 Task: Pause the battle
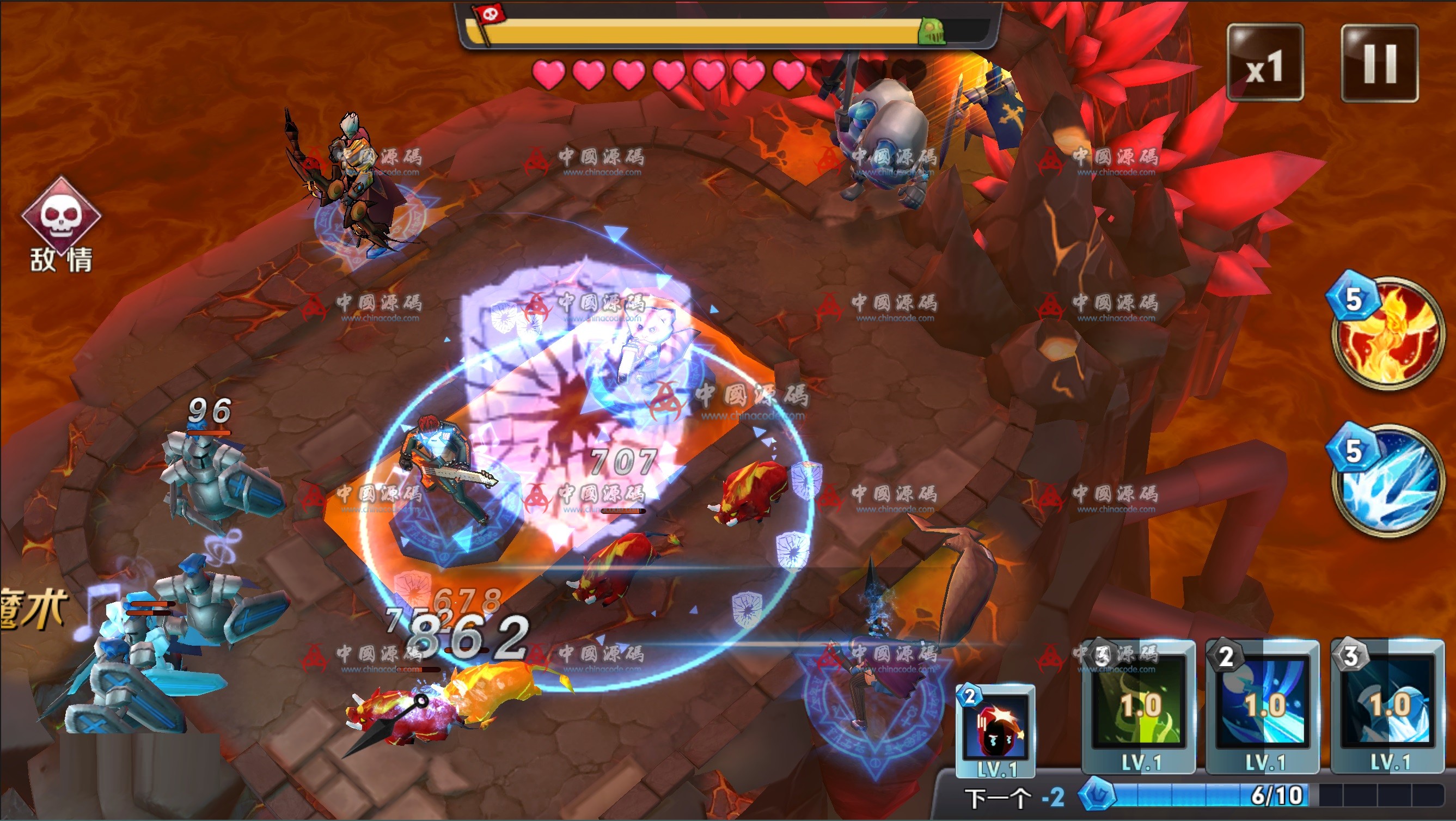[1379, 63]
